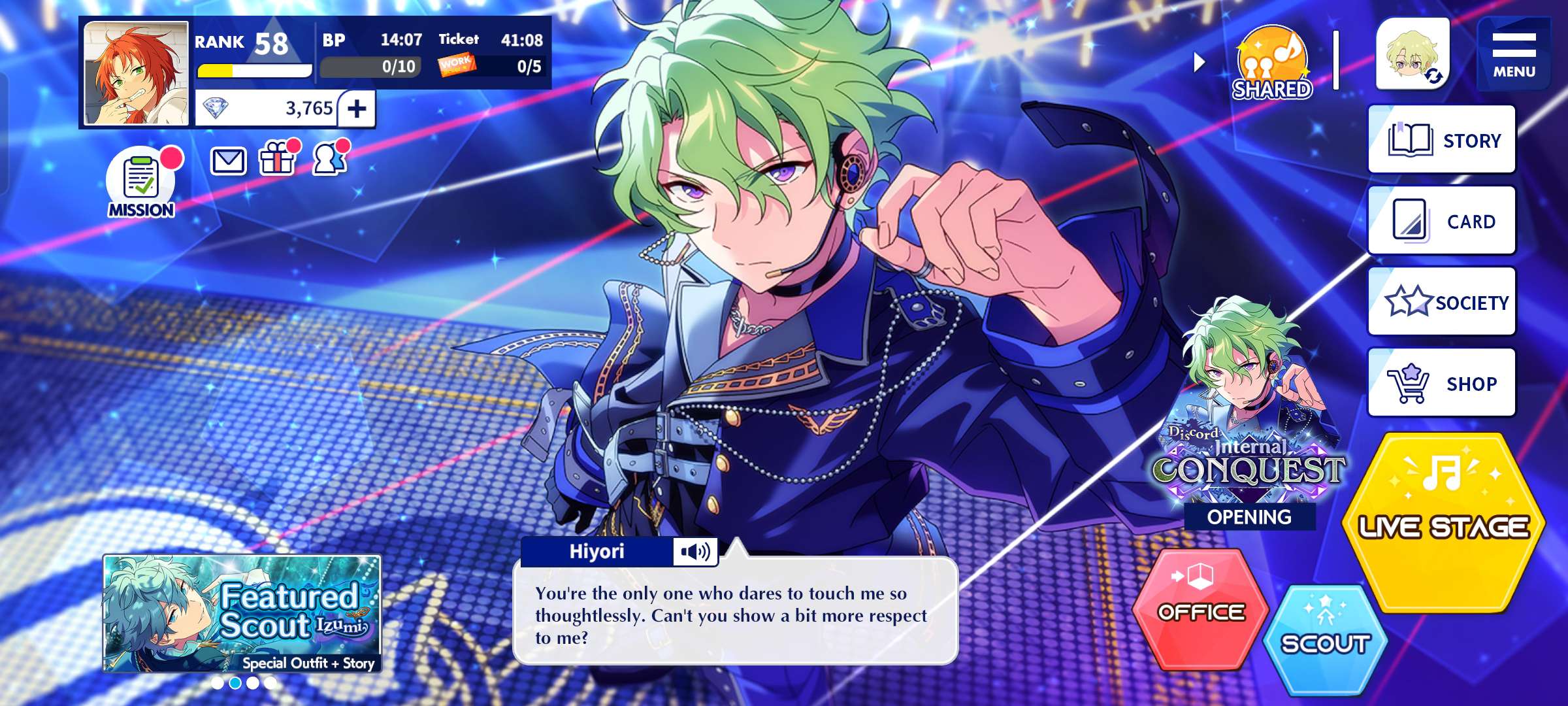Viewport: 1568px width, 706px height.
Task: Open the SCOUT gacha screen
Action: (1325, 639)
